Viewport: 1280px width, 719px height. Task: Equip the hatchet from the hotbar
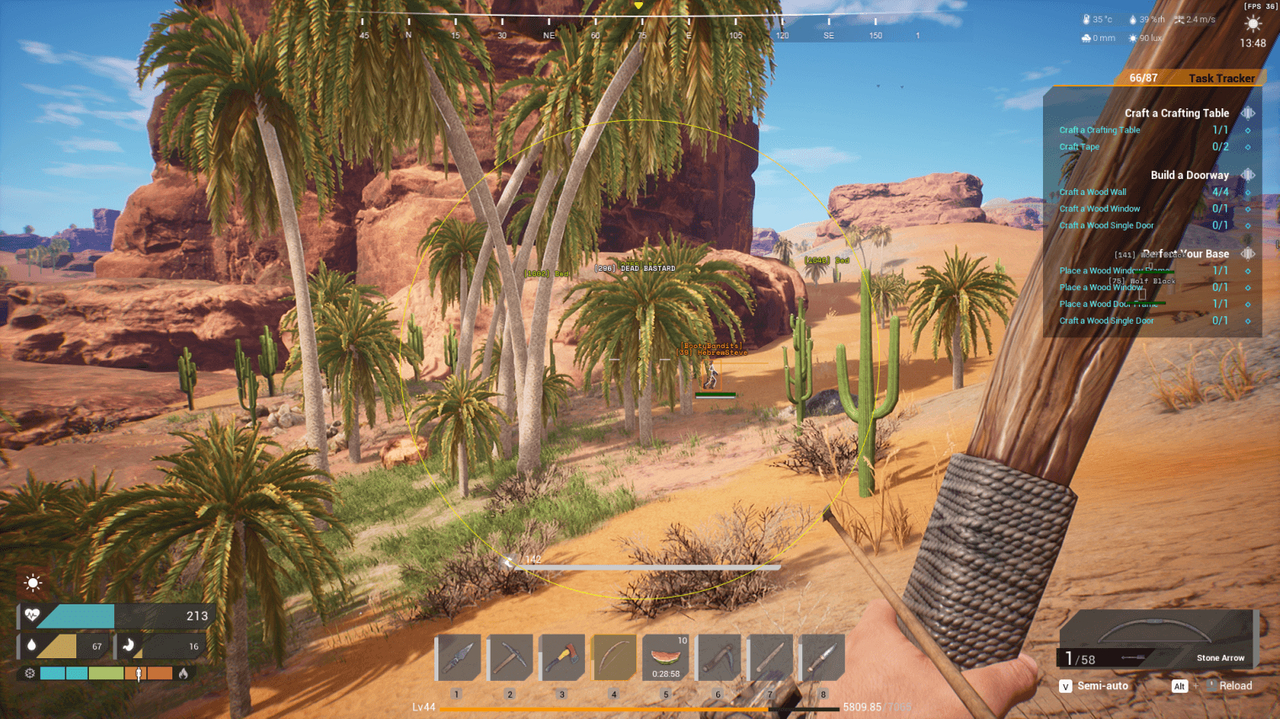coord(562,658)
